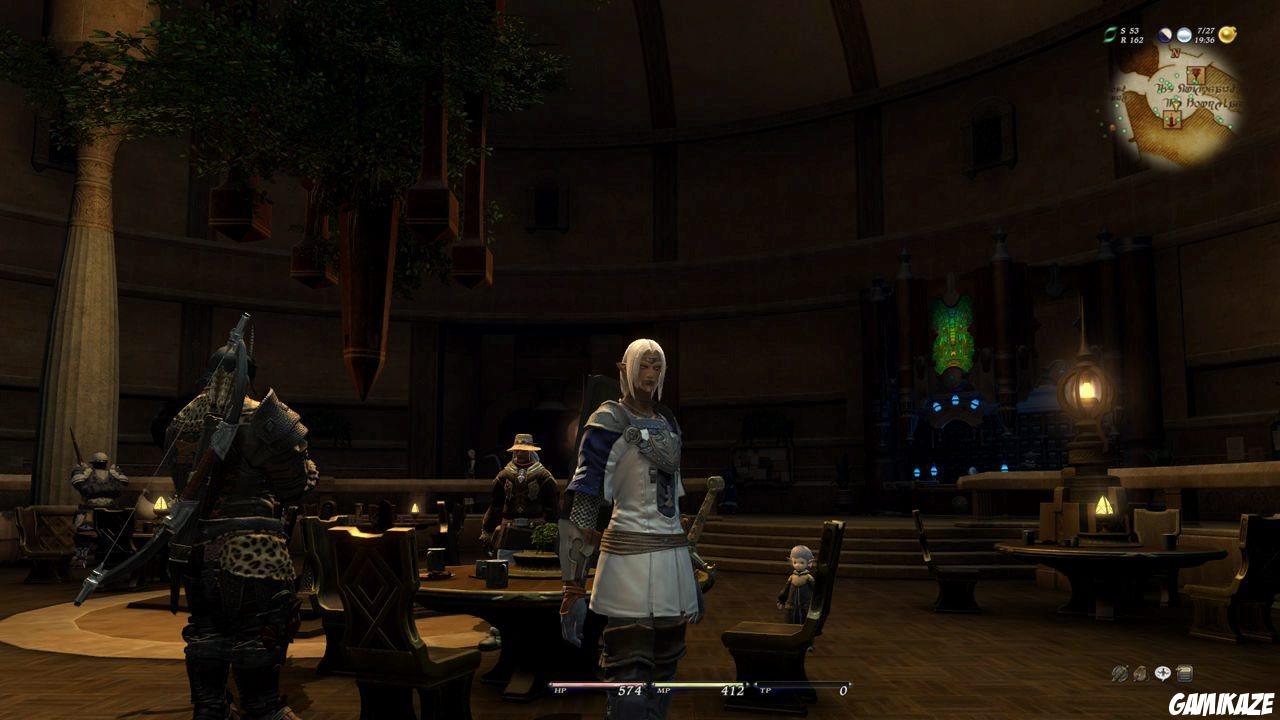Toggle active mode via crossed weapons icon
The height and width of the screenshot is (720, 1280).
1119,674
